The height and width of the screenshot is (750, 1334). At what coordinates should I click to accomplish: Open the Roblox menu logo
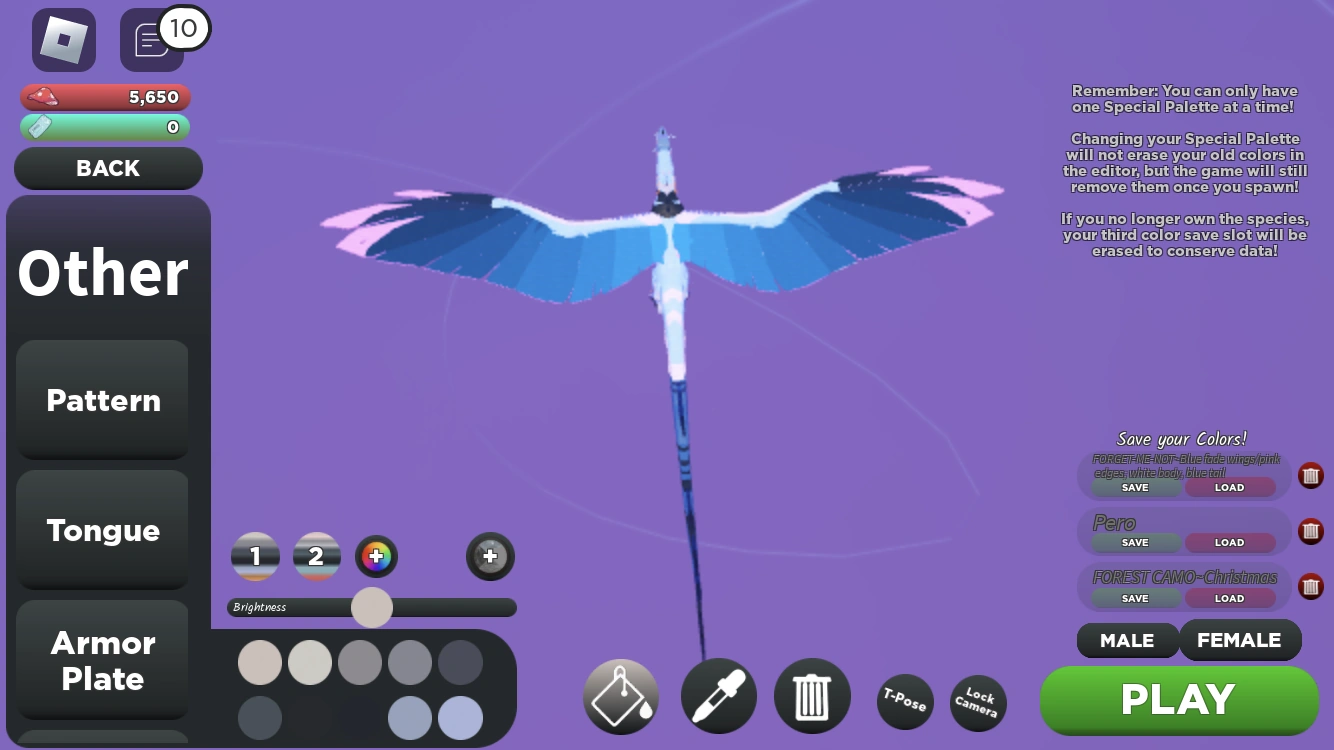63,40
